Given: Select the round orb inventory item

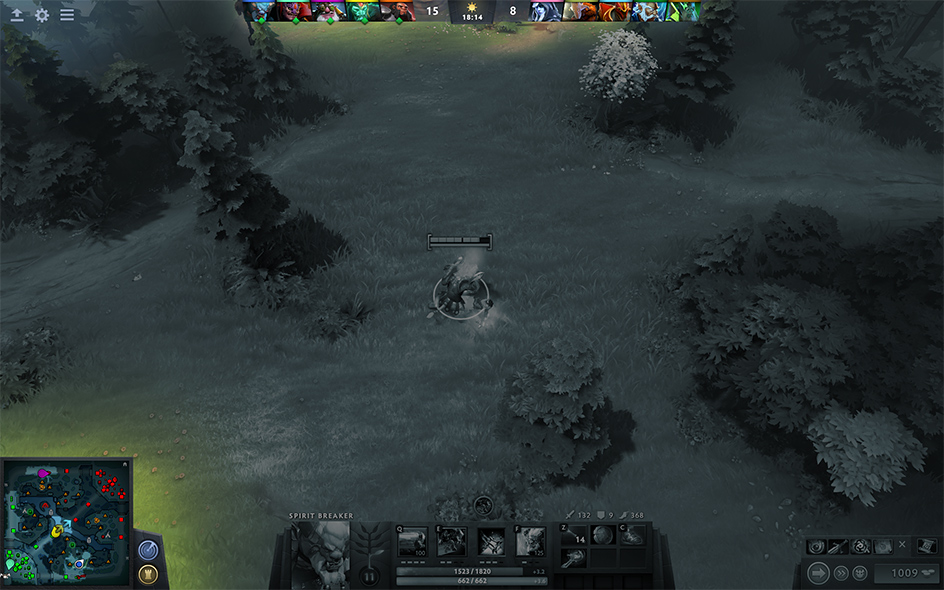Looking at the screenshot, I should click(x=603, y=535).
